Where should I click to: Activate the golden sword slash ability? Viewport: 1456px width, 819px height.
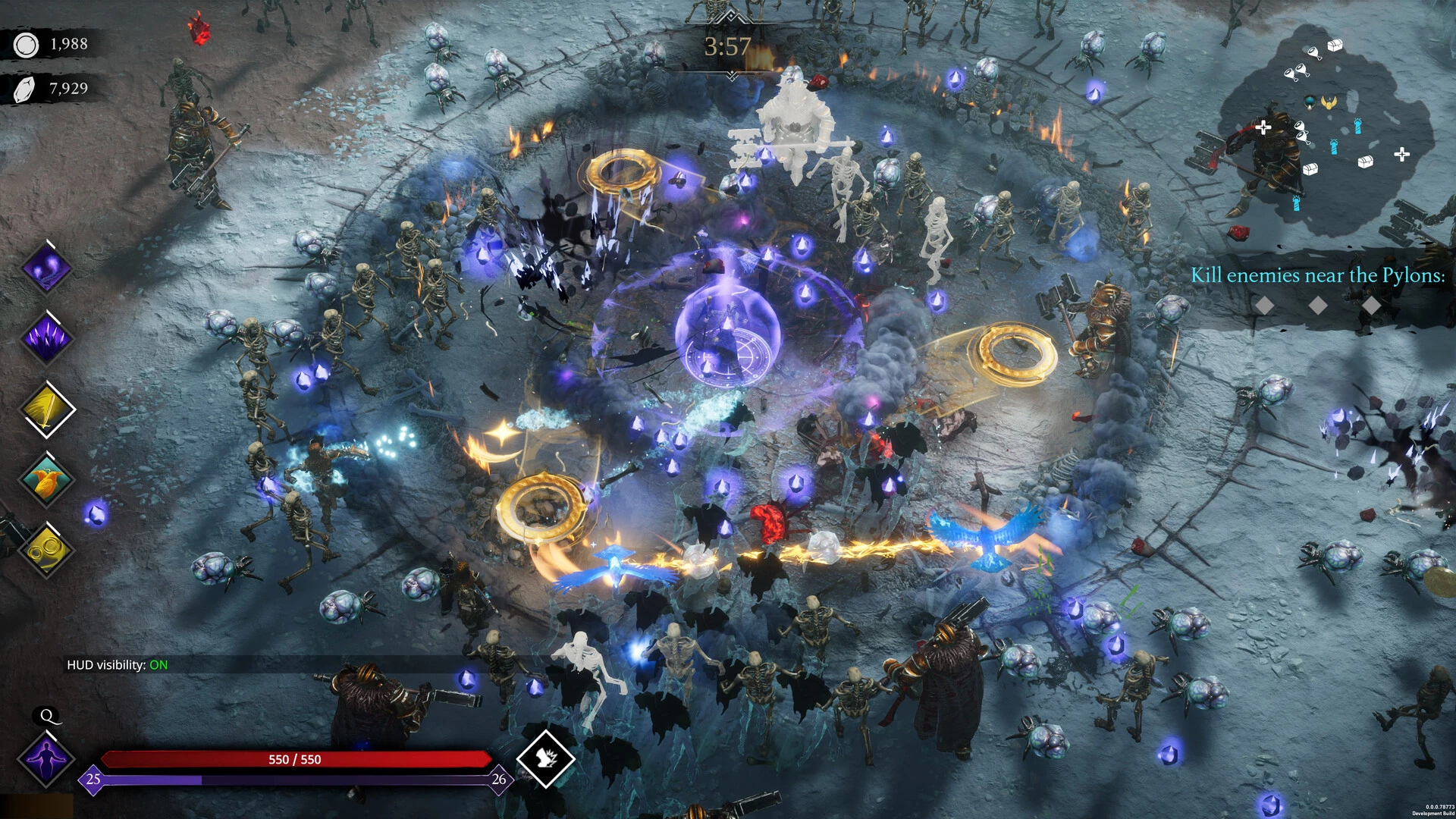(46, 409)
